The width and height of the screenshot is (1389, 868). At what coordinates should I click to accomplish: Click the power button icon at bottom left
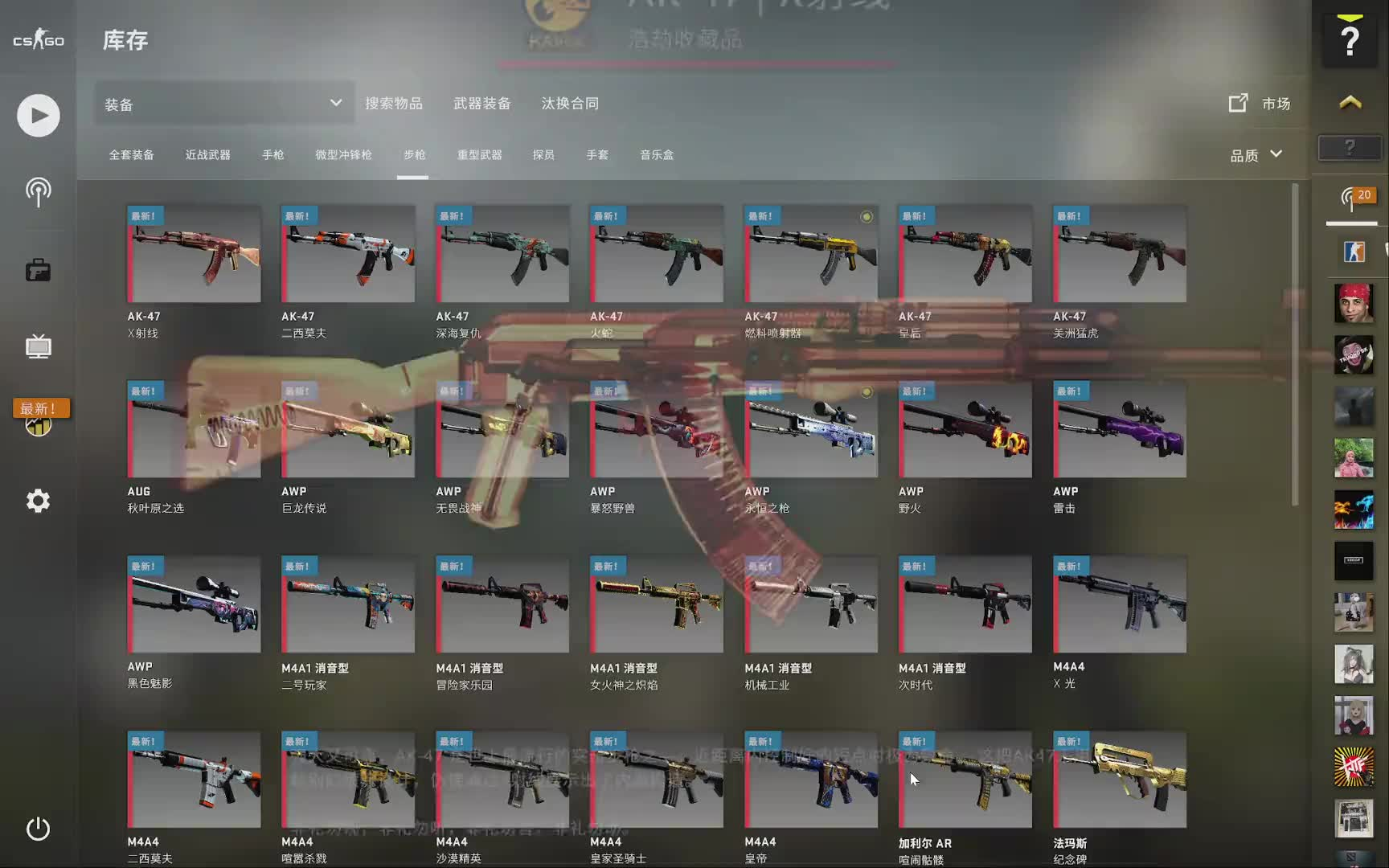(x=37, y=829)
